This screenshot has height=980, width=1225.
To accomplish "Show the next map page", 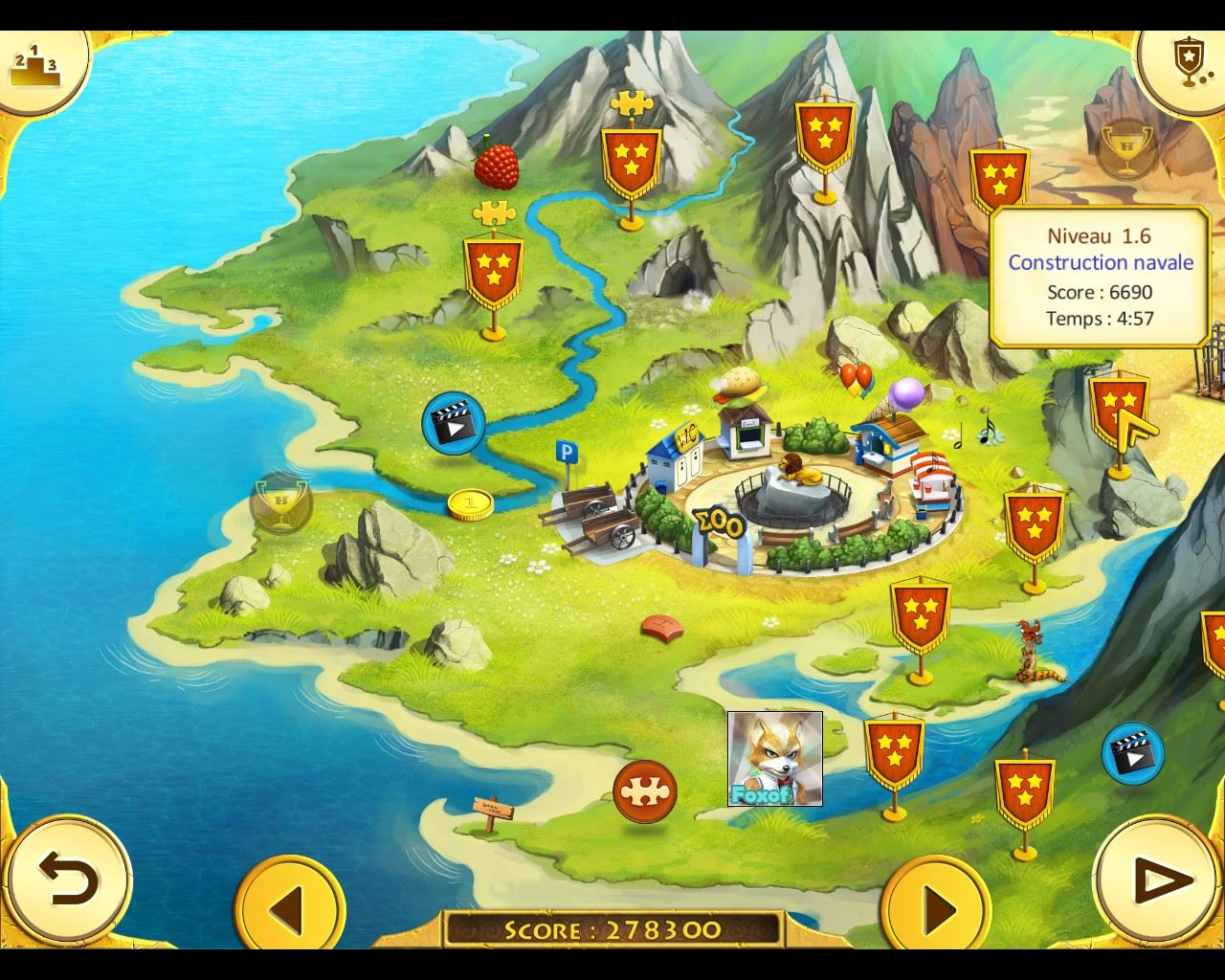I will (935, 905).
